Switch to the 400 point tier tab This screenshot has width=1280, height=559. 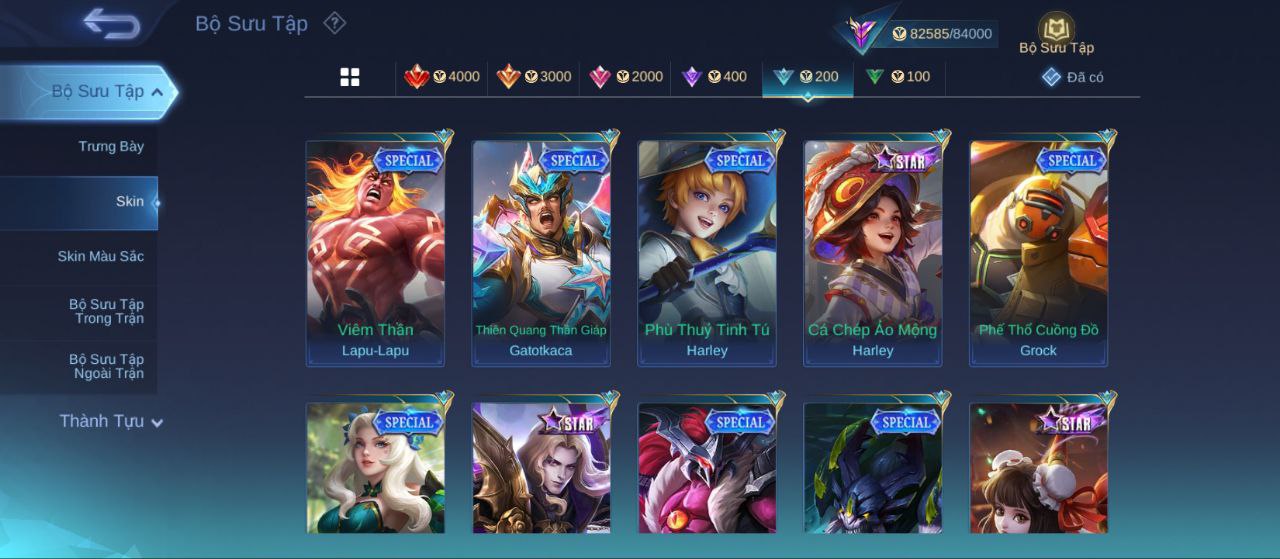point(714,77)
